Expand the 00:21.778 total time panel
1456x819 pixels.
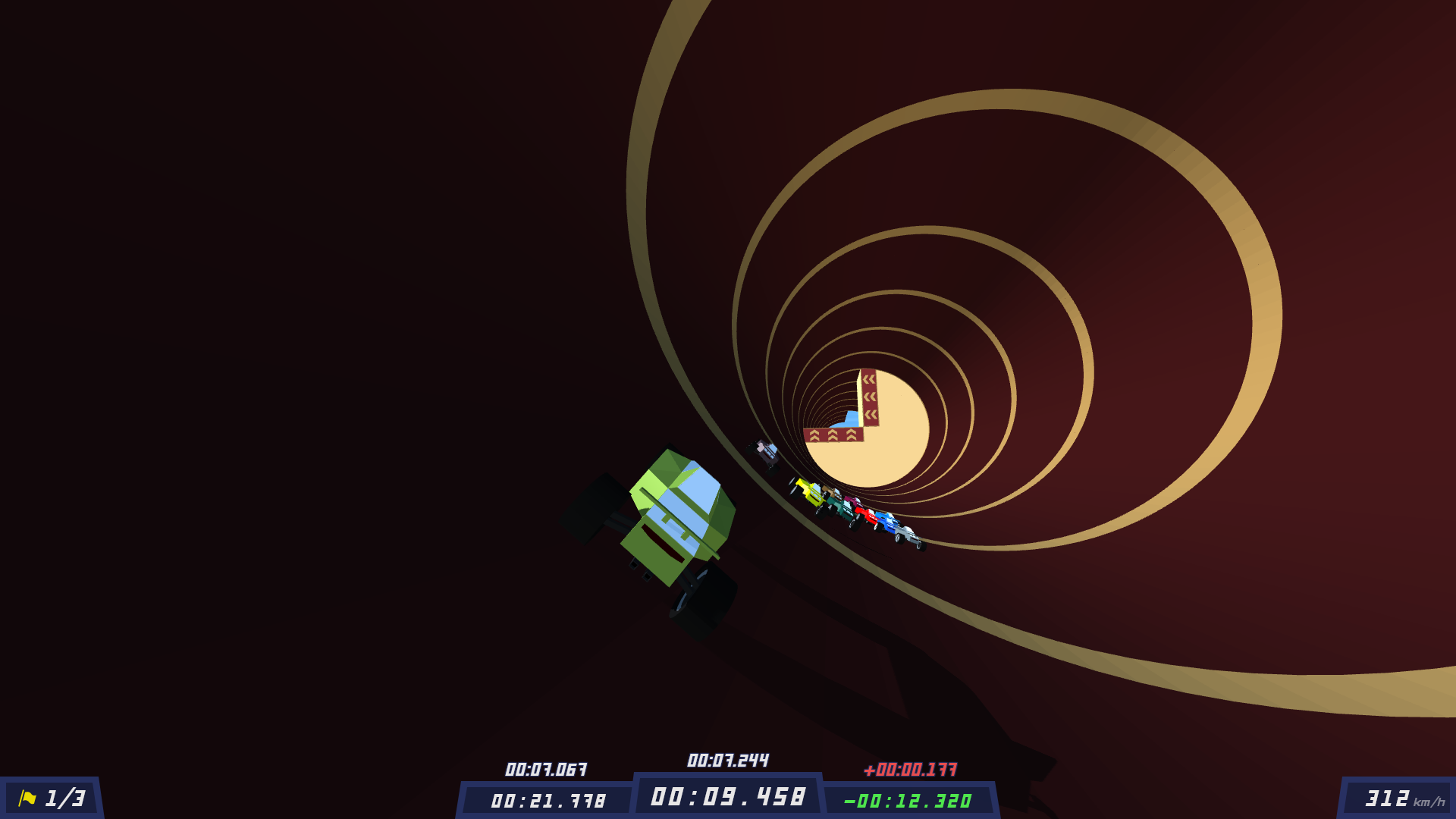coord(548,799)
